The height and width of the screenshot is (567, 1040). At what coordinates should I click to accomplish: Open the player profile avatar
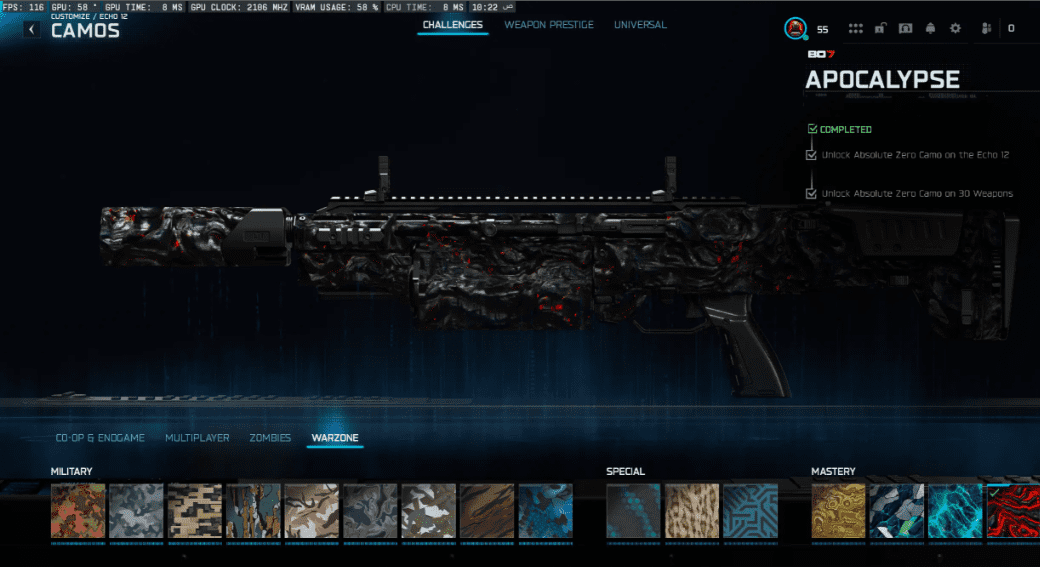[x=796, y=29]
